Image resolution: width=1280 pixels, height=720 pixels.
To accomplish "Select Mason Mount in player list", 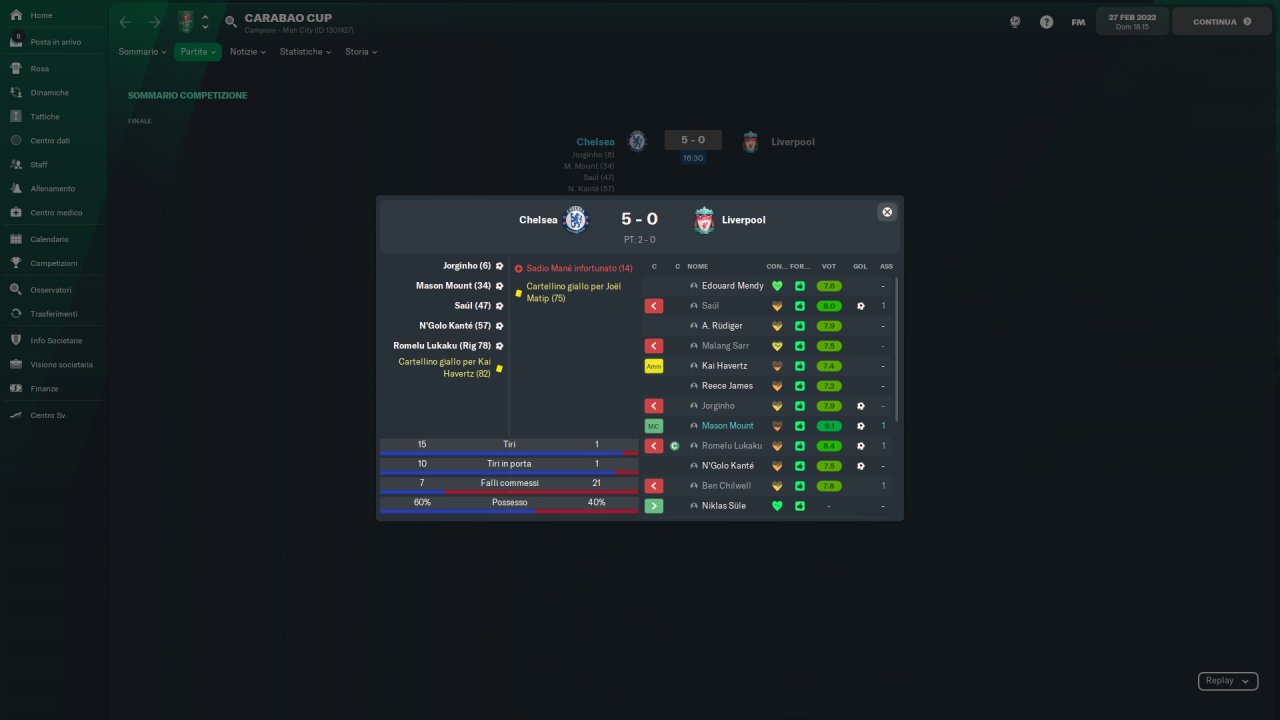I will (x=727, y=426).
